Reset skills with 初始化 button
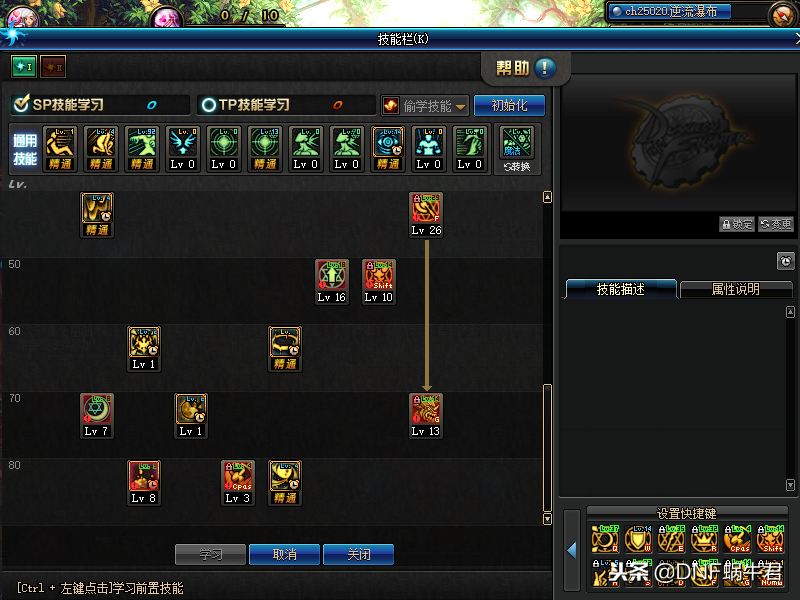800x600 pixels. pos(509,105)
